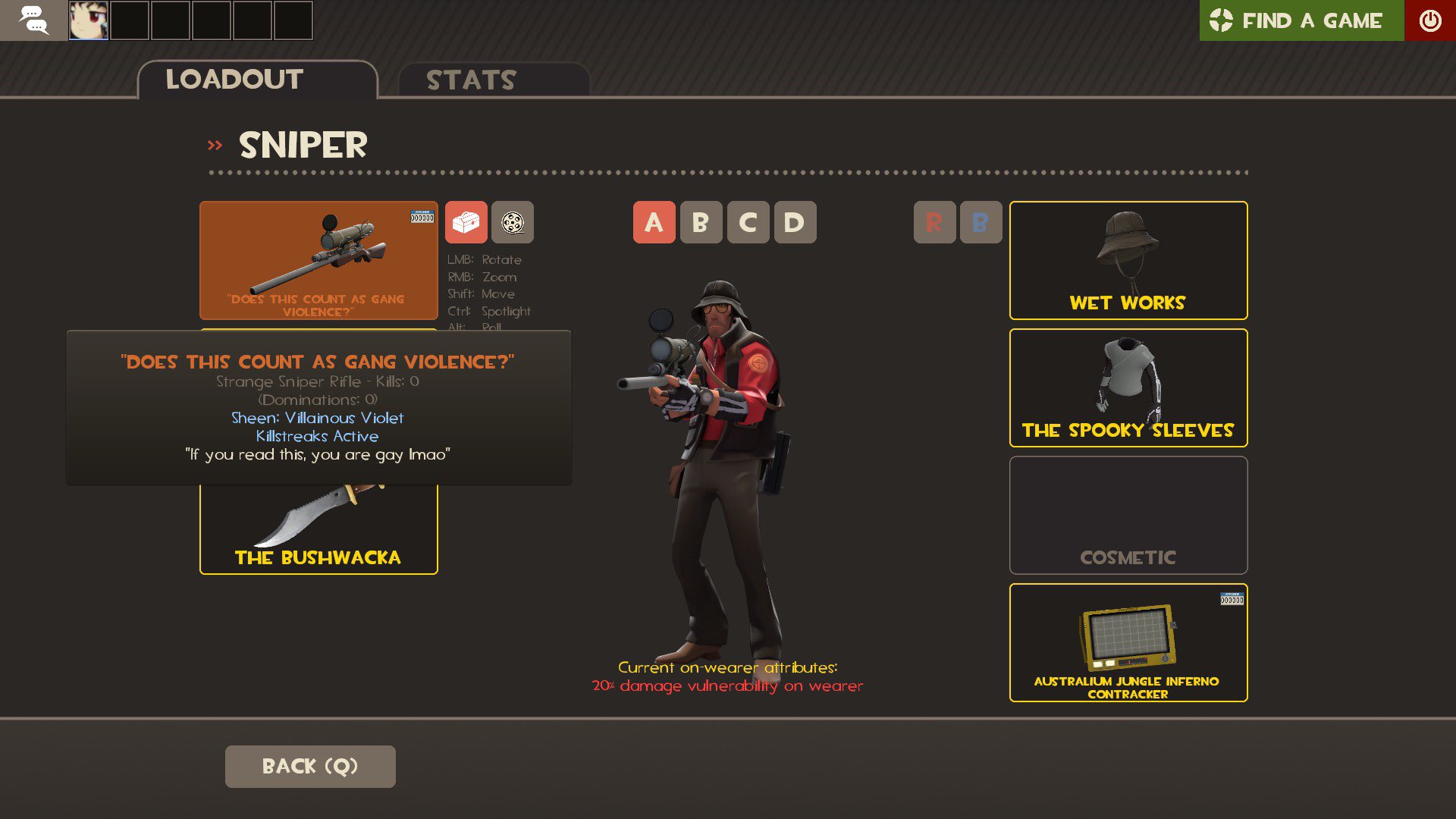1456x819 pixels.
Task: Click the Find a Game button
Action: coord(1301,20)
